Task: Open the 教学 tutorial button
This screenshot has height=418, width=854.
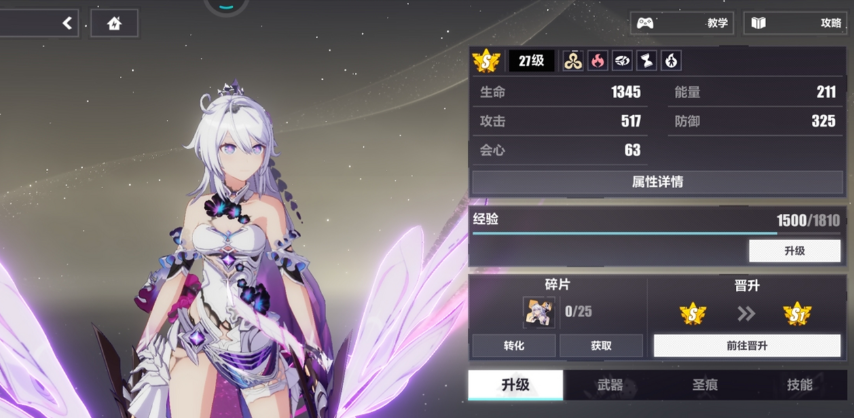Action: coord(682,23)
